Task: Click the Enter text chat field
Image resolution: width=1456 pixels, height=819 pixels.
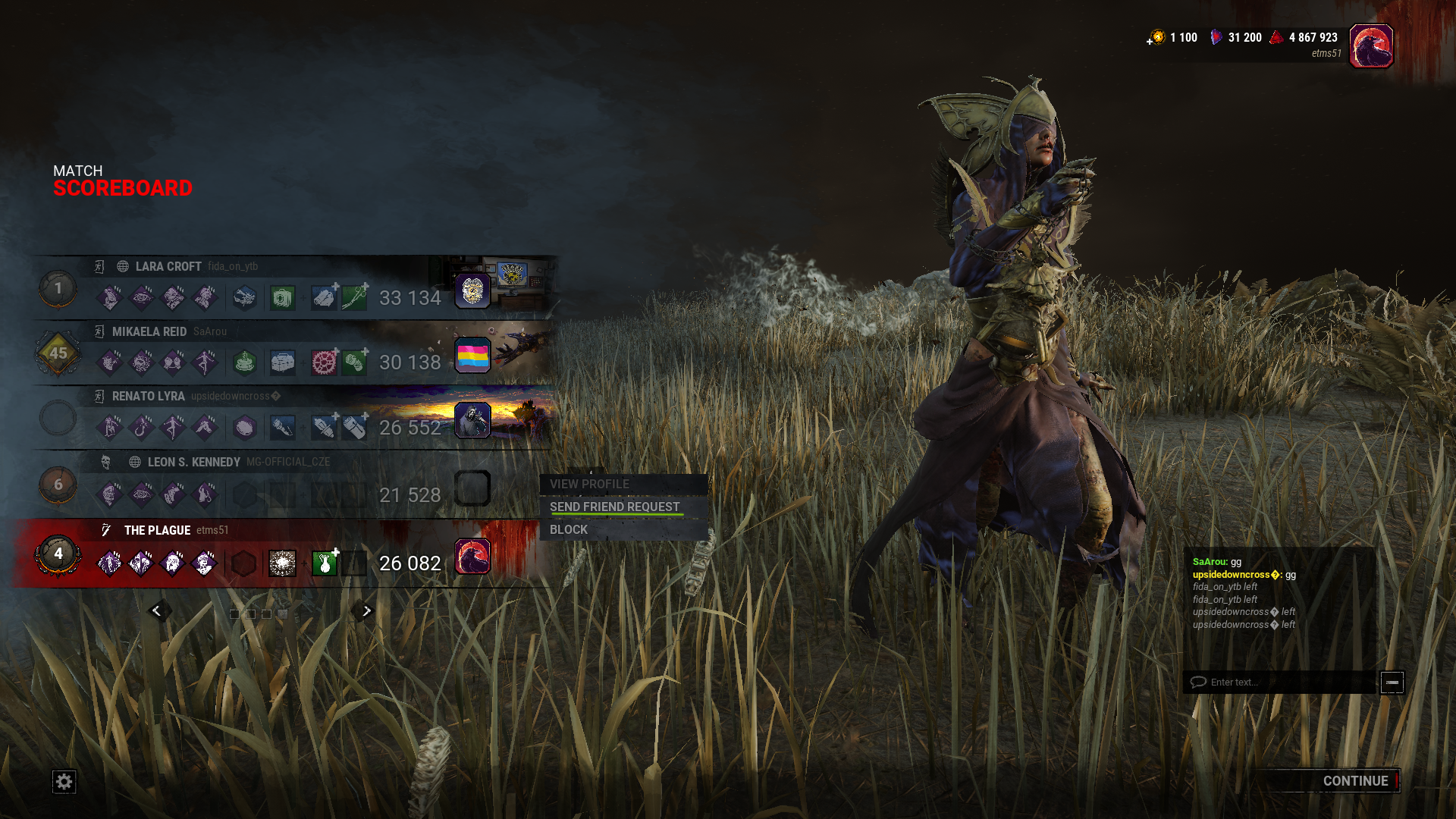Action: coord(1282,682)
